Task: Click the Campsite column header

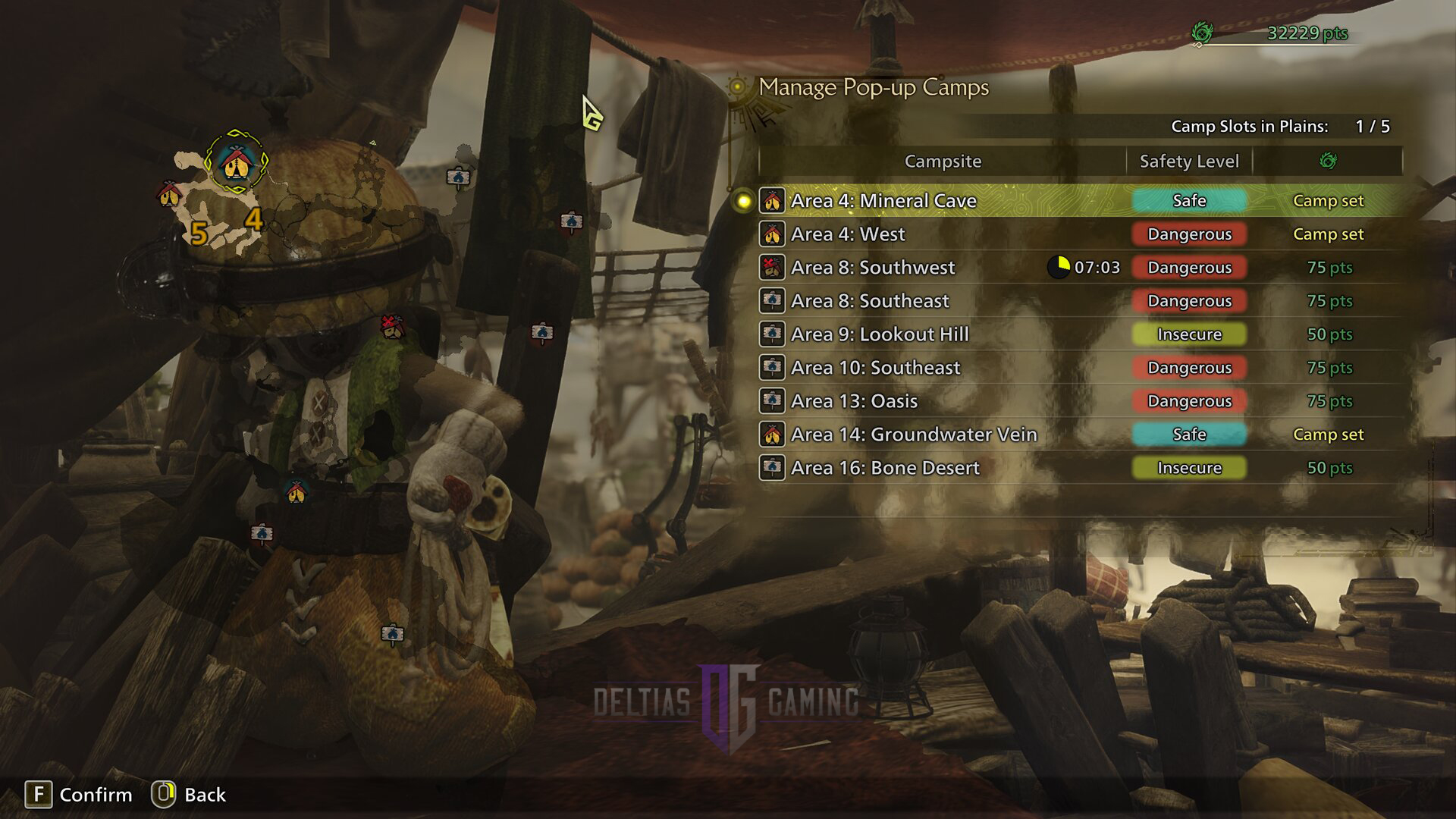Action: coord(943,162)
